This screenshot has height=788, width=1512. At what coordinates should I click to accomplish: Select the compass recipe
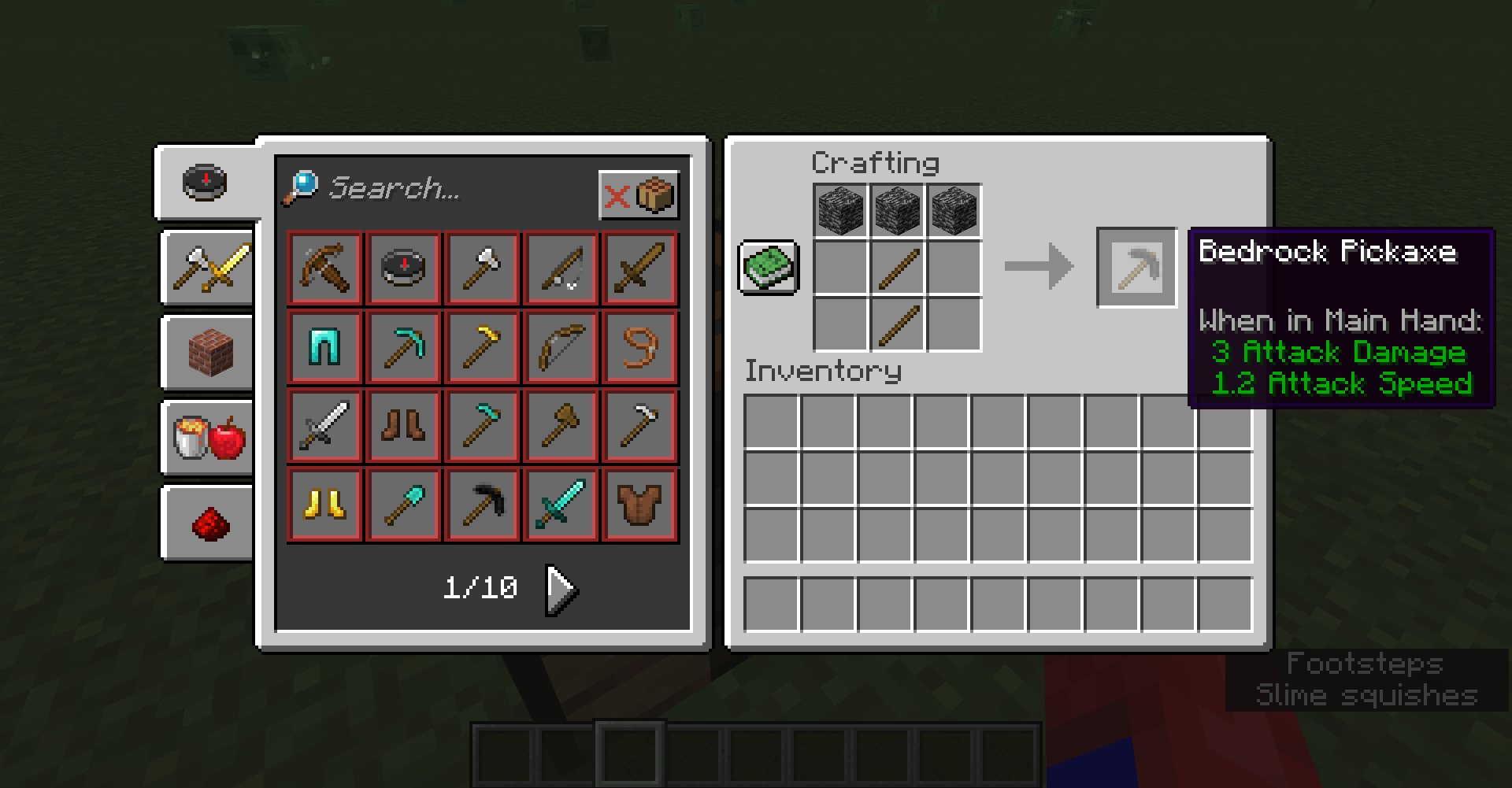[x=403, y=268]
